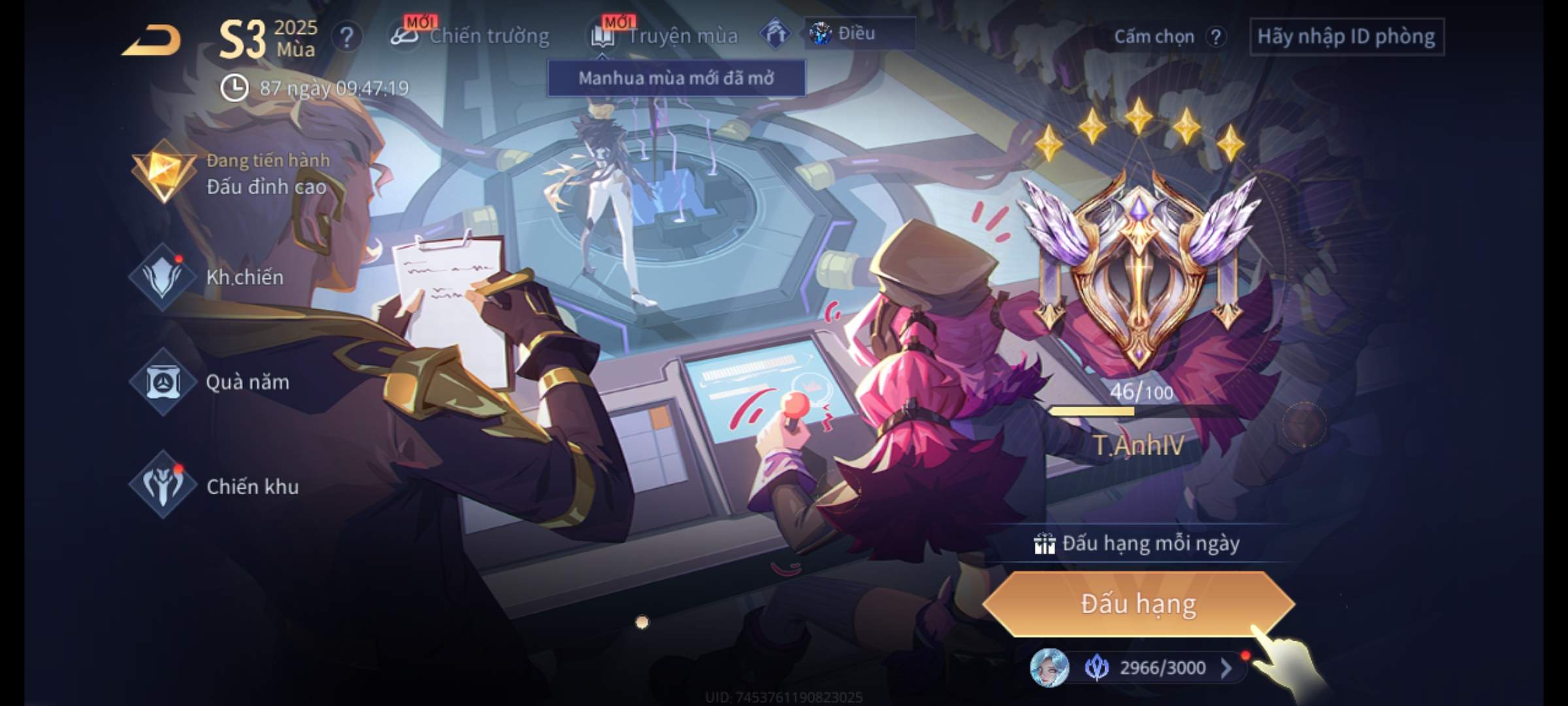Click the Manhua mùa mới đã mở notice
The width and height of the screenshot is (1568, 706).
[x=676, y=78]
